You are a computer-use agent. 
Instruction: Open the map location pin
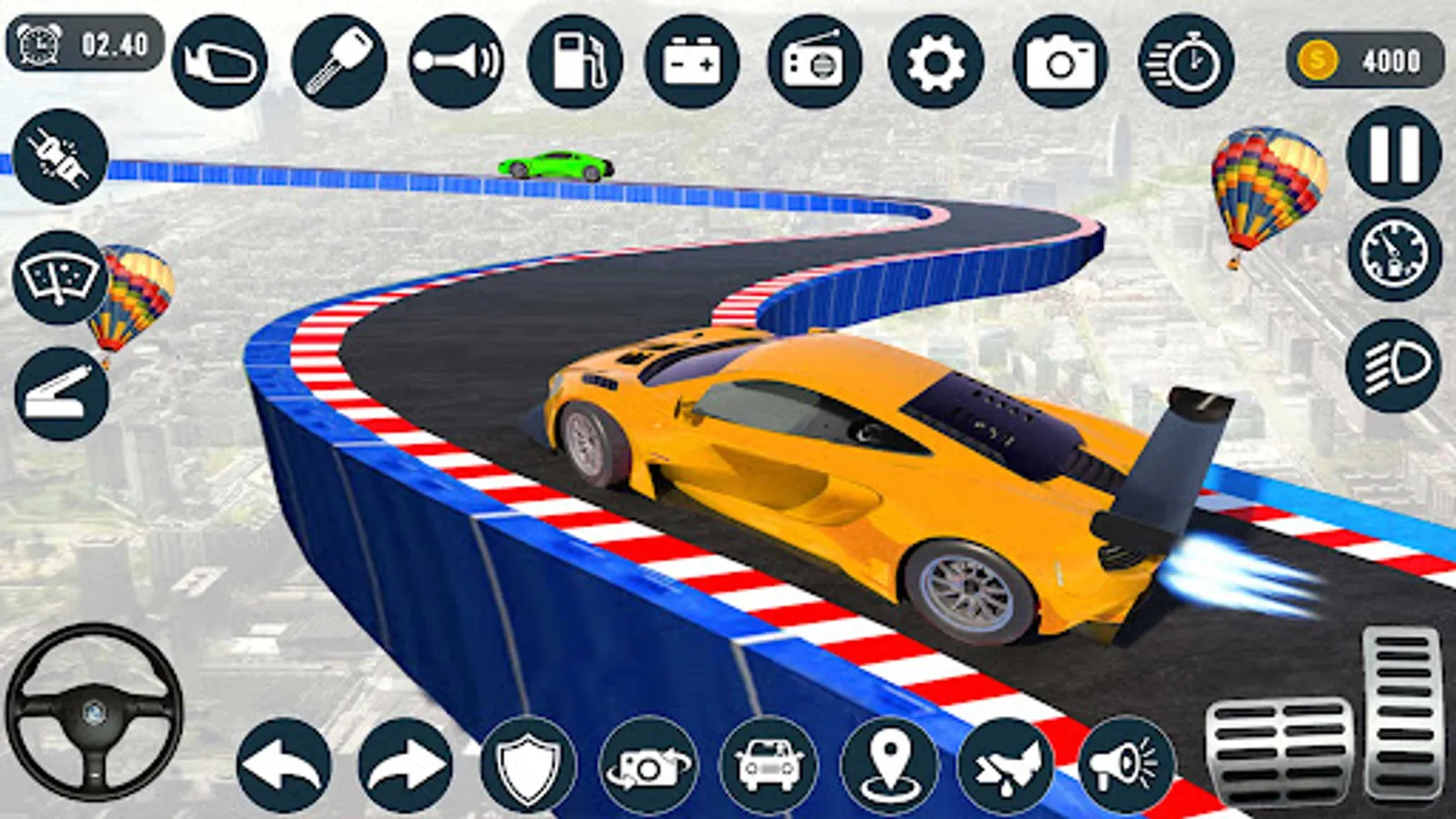point(889,764)
